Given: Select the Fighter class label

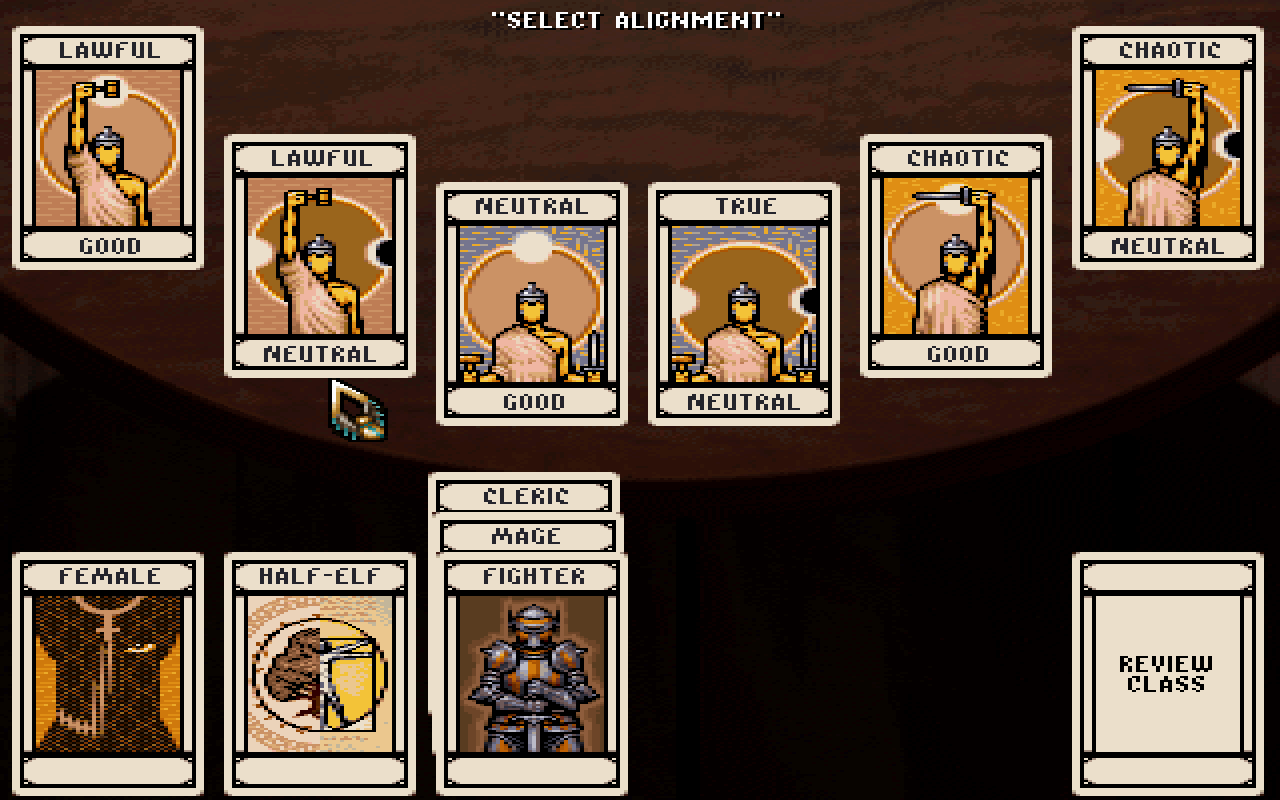Looking at the screenshot, I should 530,576.
